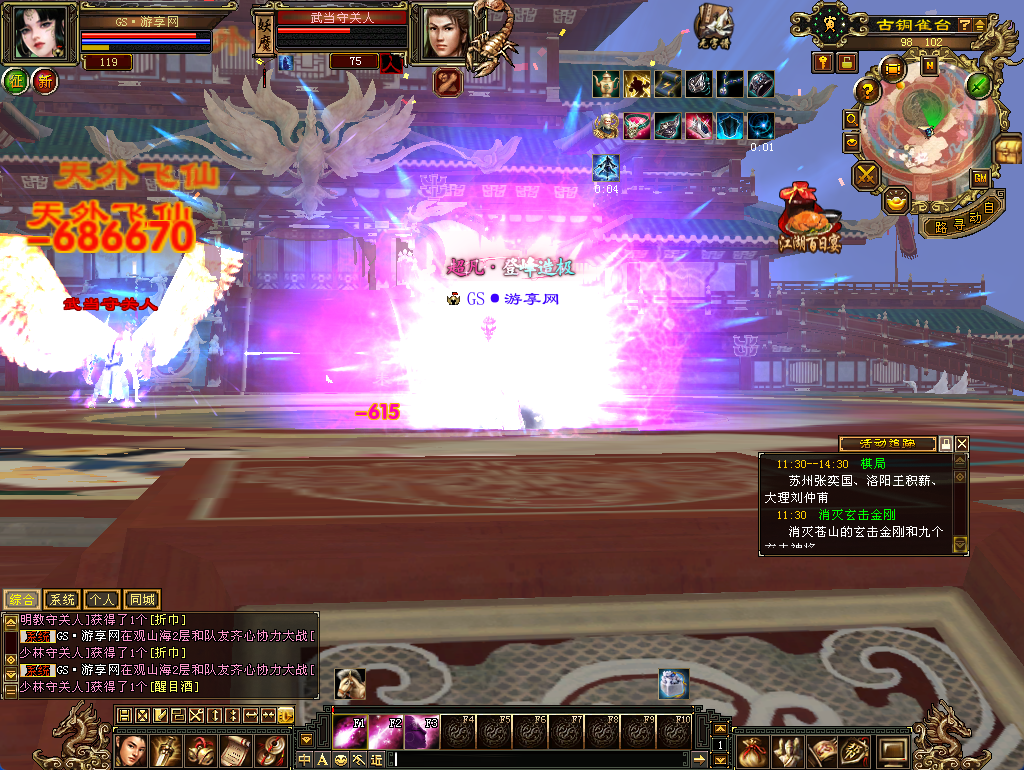The image size is (1024, 770).
Task: Open the 个人 chat tab
Action: pos(102,600)
